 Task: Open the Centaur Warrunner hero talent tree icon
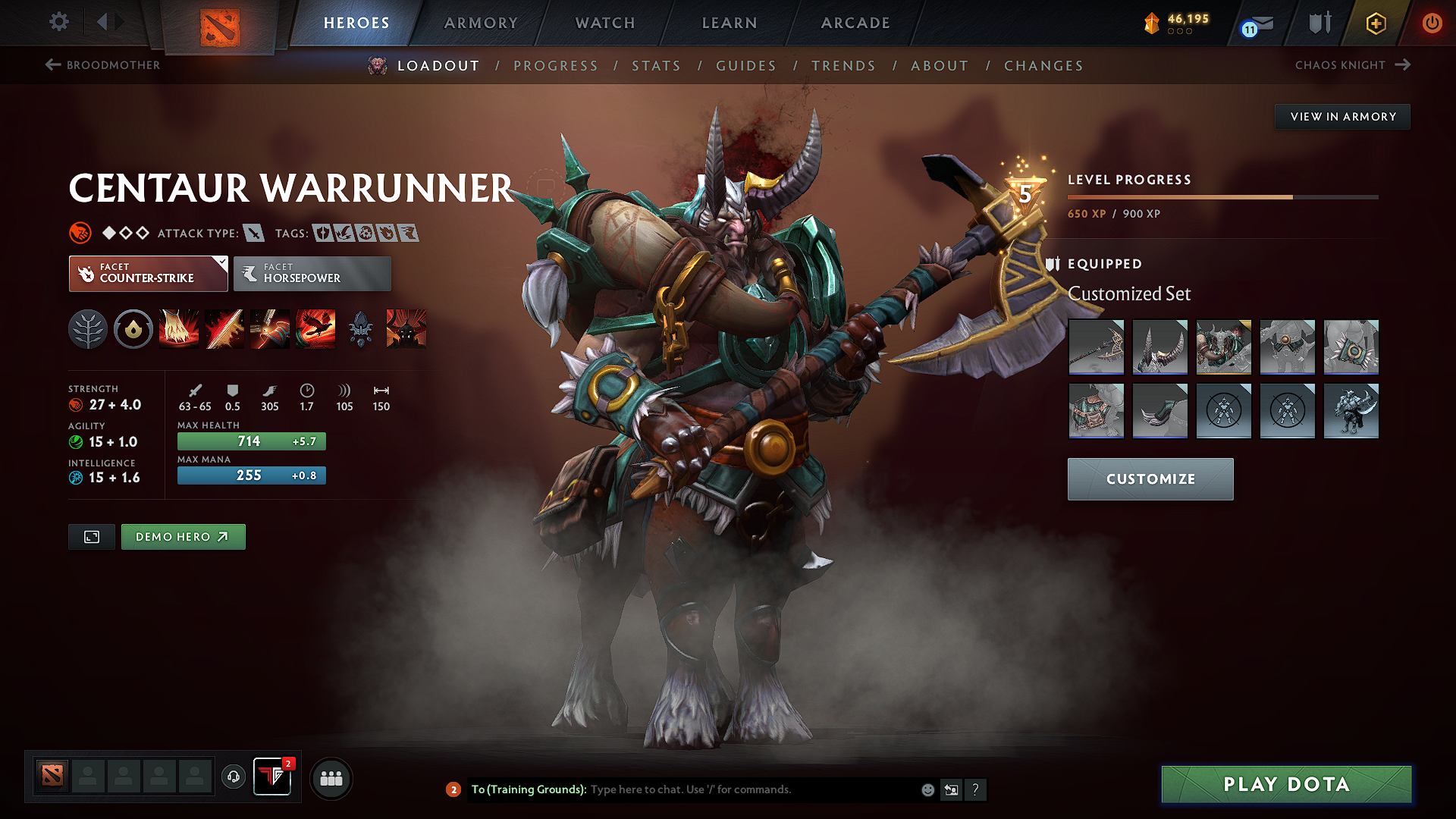[x=88, y=329]
